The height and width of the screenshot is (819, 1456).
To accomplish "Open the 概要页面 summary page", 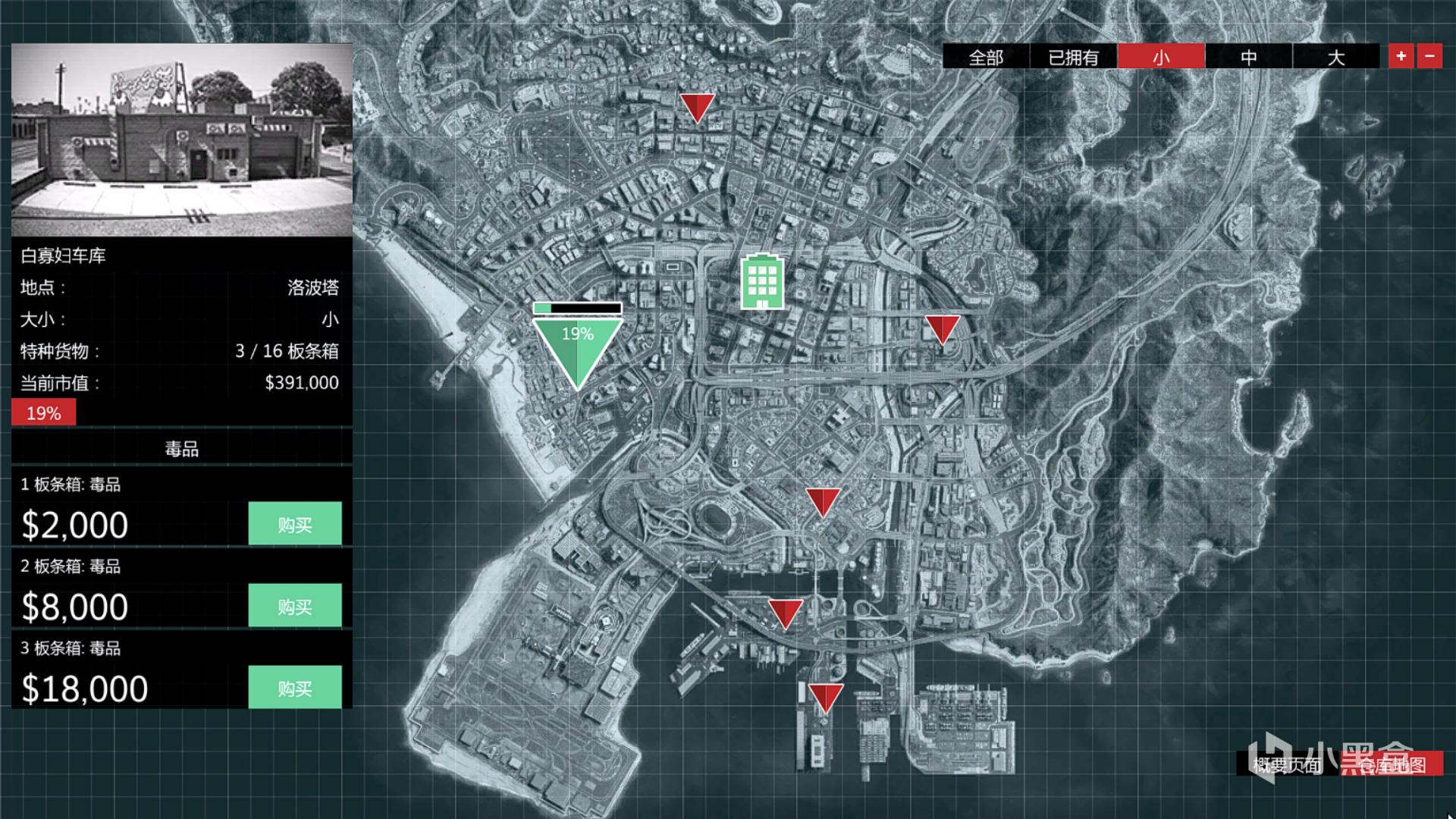I will pyautogui.click(x=1287, y=764).
